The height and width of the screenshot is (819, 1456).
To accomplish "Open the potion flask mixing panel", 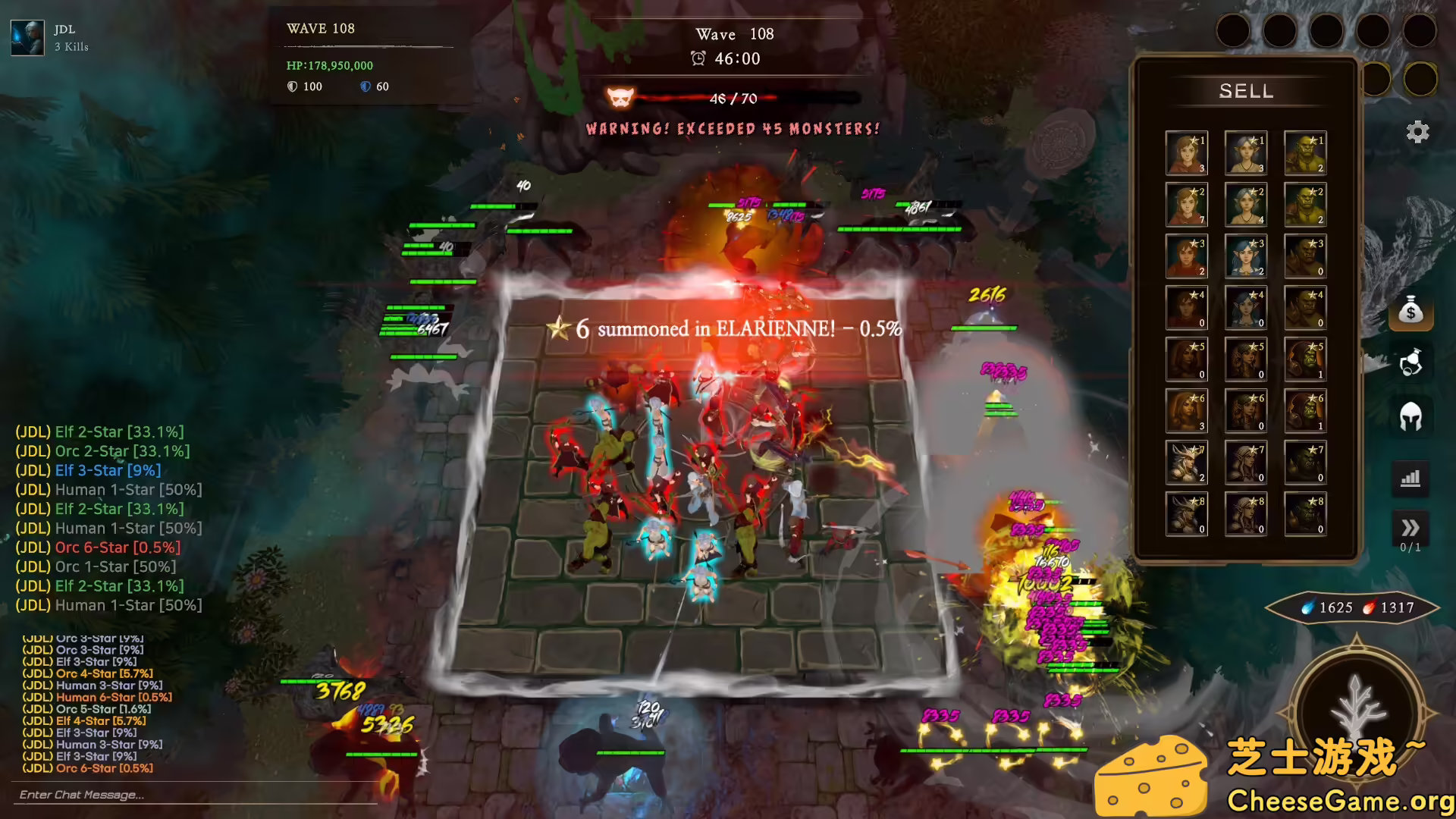I will click(x=1410, y=363).
